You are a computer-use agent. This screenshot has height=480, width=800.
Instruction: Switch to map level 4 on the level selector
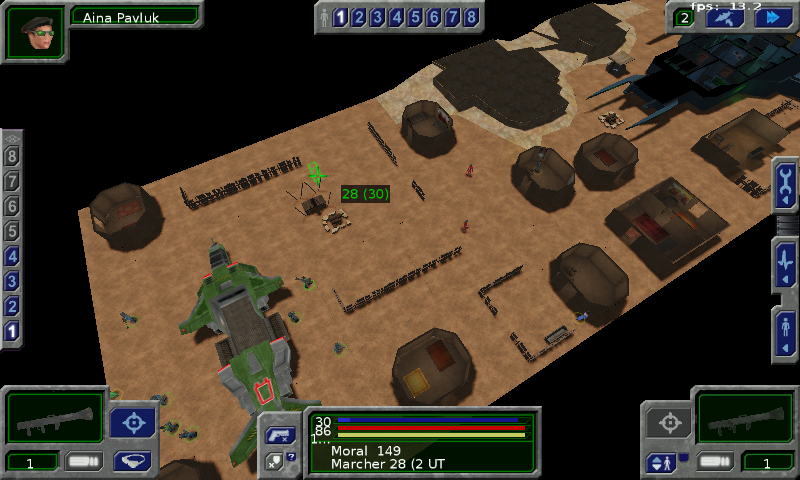[13, 257]
